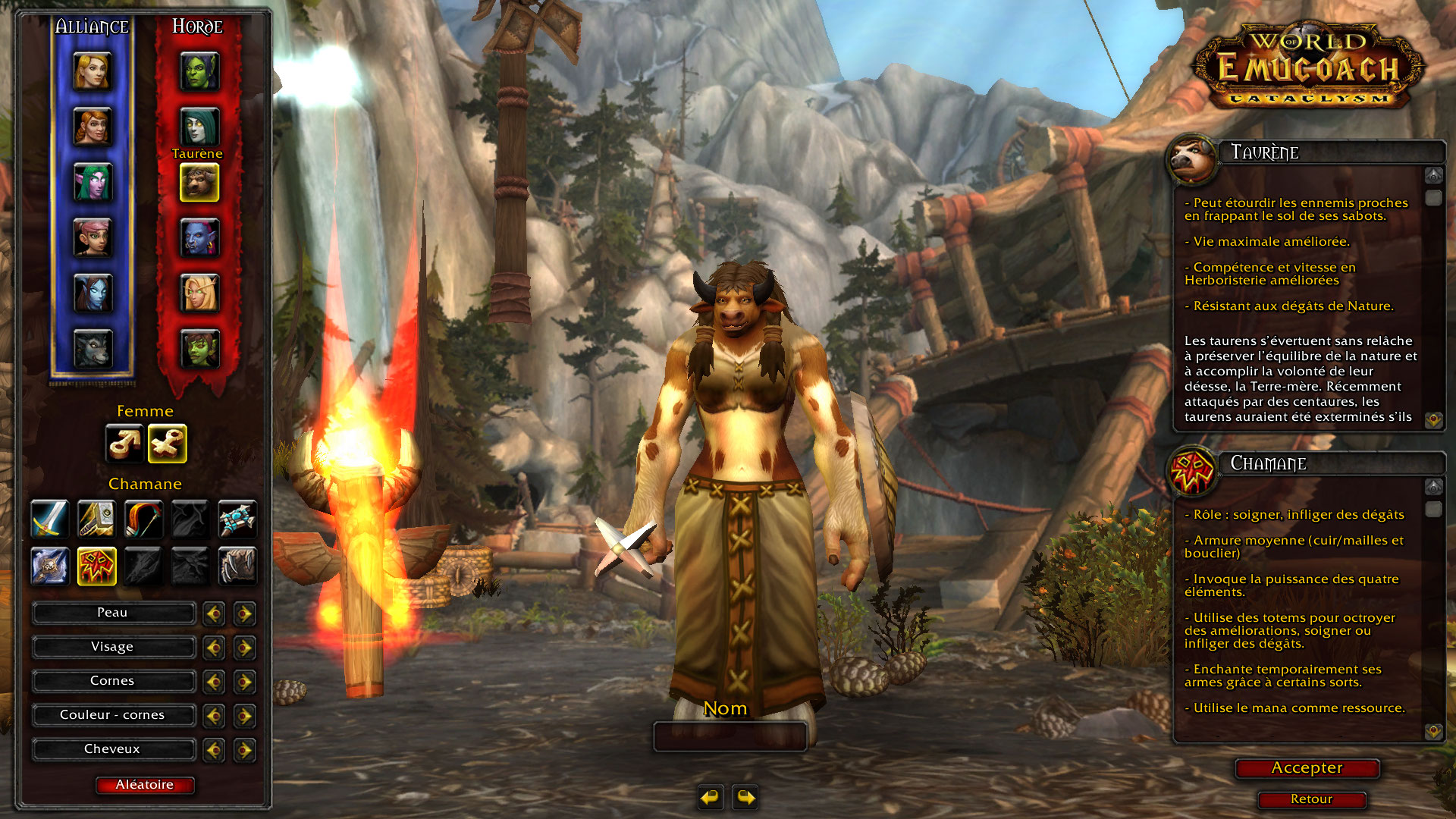Select the blonde blood elf portrait
This screenshot has height=819, width=1456.
pos(199,293)
